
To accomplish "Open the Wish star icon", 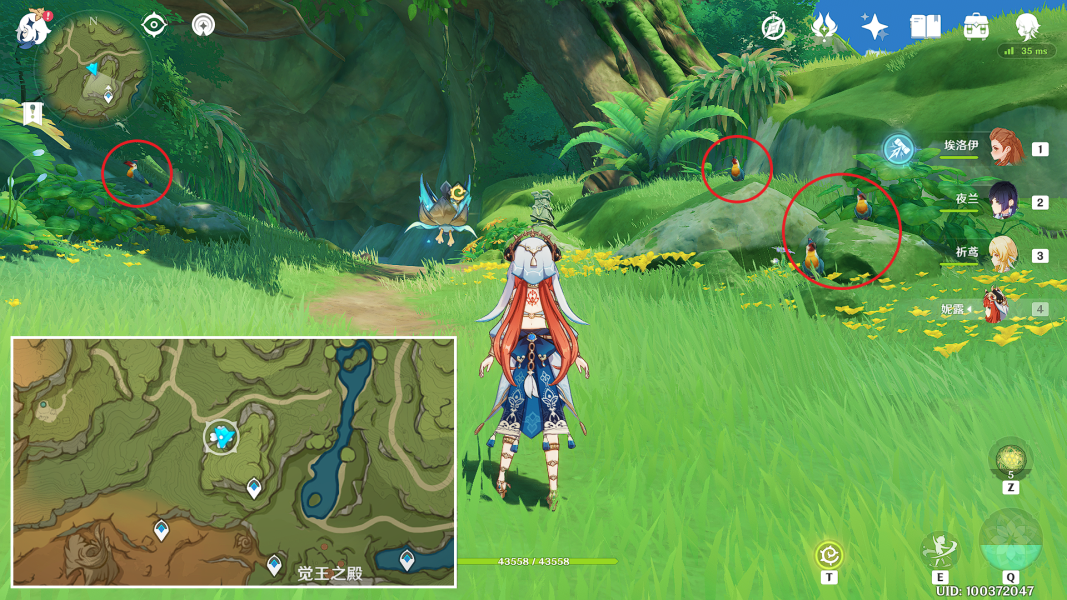I will pyautogui.click(x=875, y=27).
